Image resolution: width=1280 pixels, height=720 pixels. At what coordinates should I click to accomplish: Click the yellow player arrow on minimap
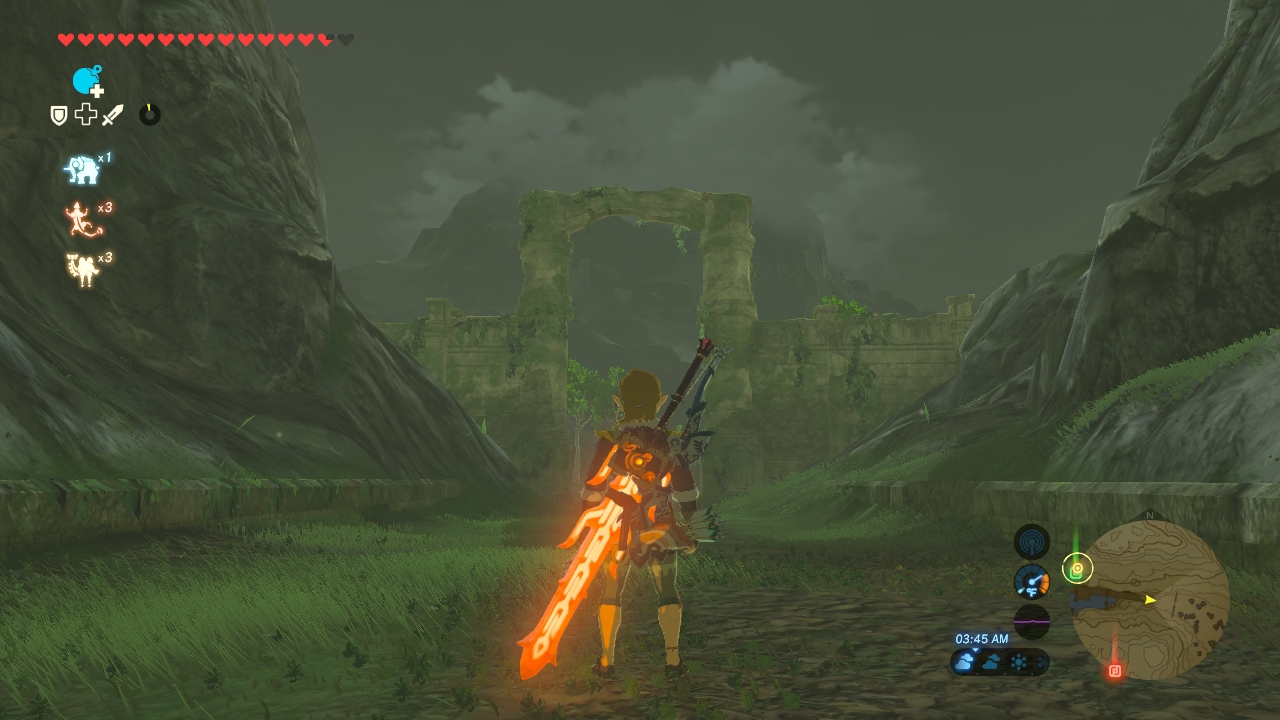pos(1150,599)
